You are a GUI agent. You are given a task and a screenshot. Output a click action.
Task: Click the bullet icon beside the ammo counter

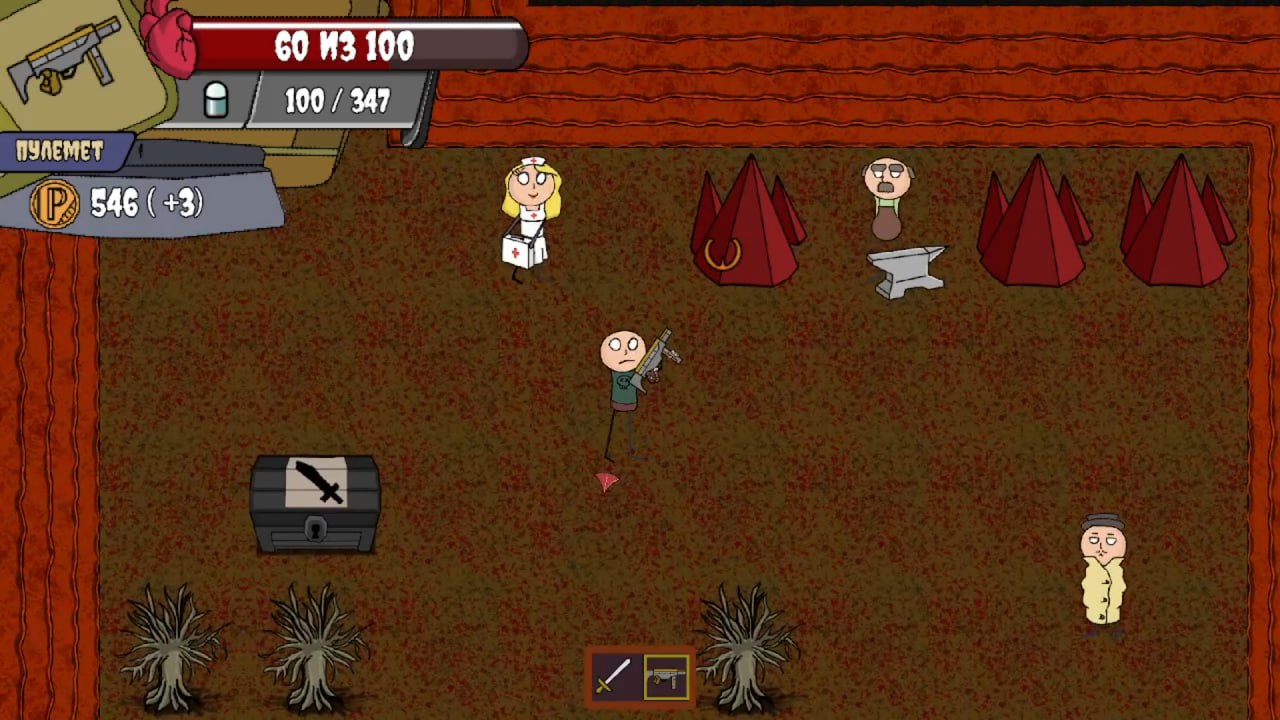(x=217, y=99)
